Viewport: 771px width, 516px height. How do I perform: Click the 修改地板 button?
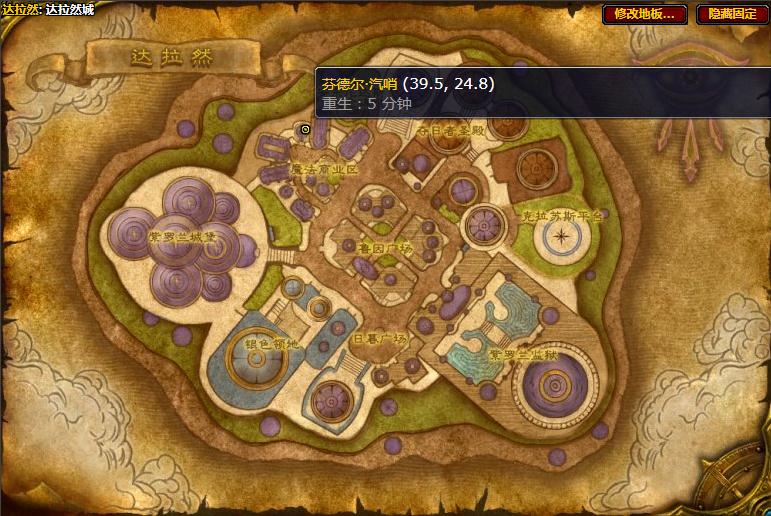click(644, 14)
